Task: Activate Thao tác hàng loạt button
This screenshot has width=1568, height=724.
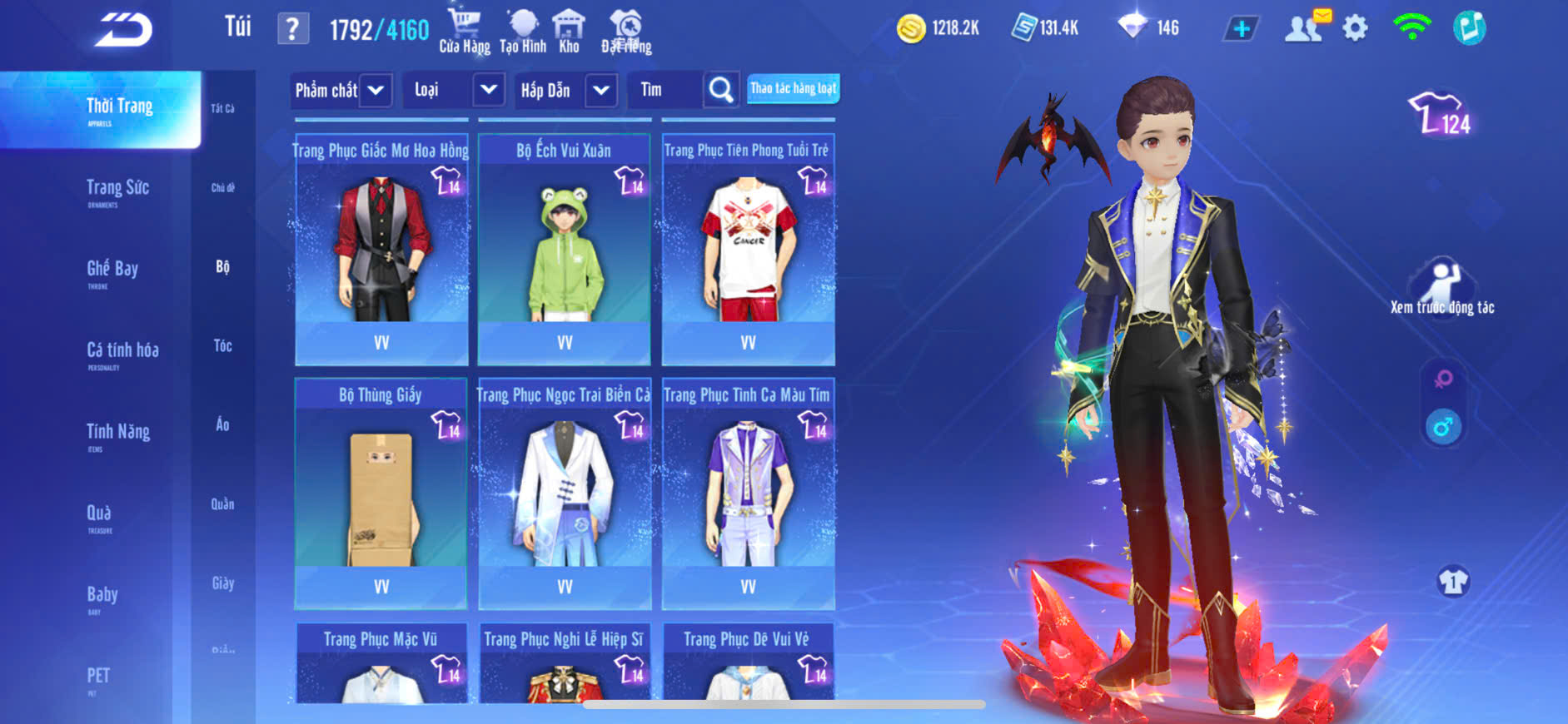Action: click(x=793, y=88)
